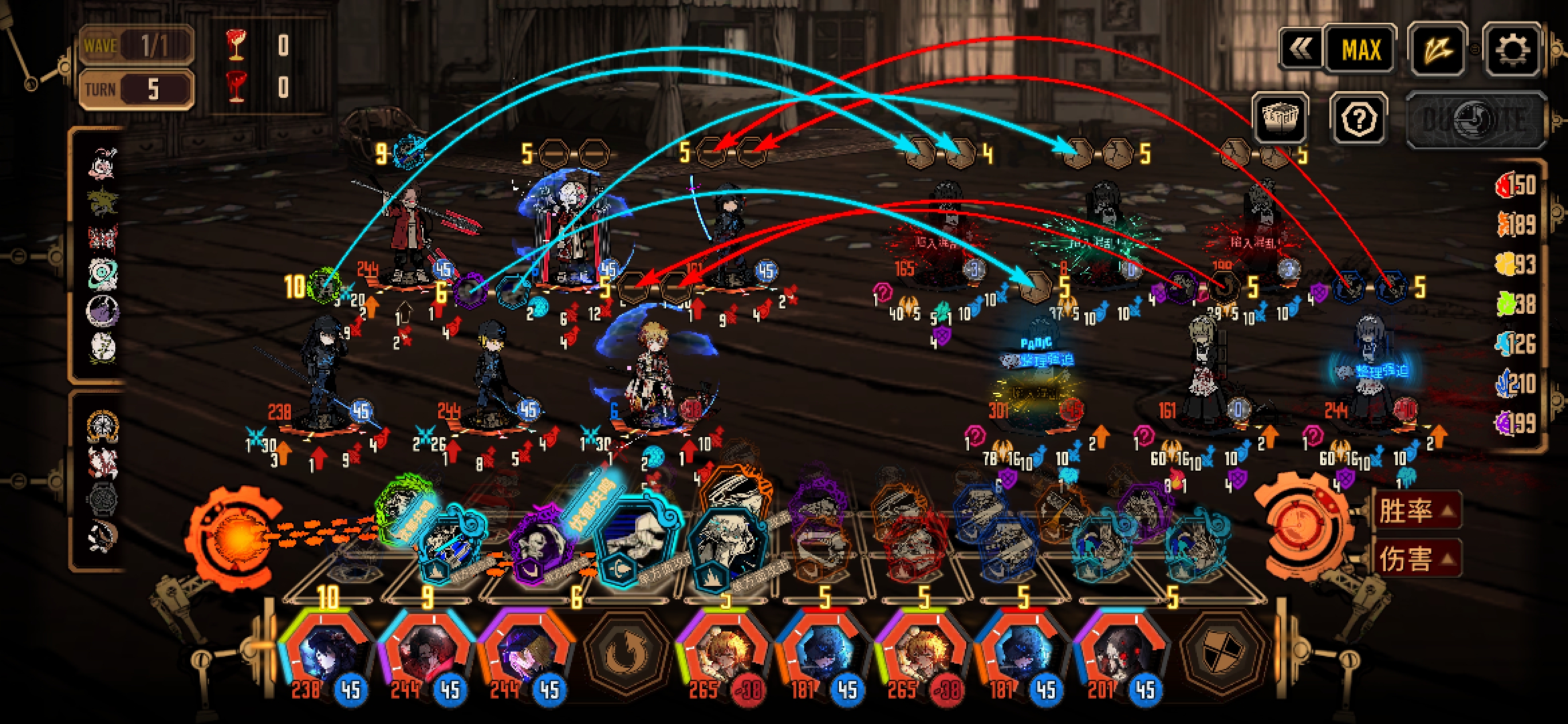The height and width of the screenshot is (724, 1568).
Task: Select the 胜率 win rate button
Action: [1415, 511]
